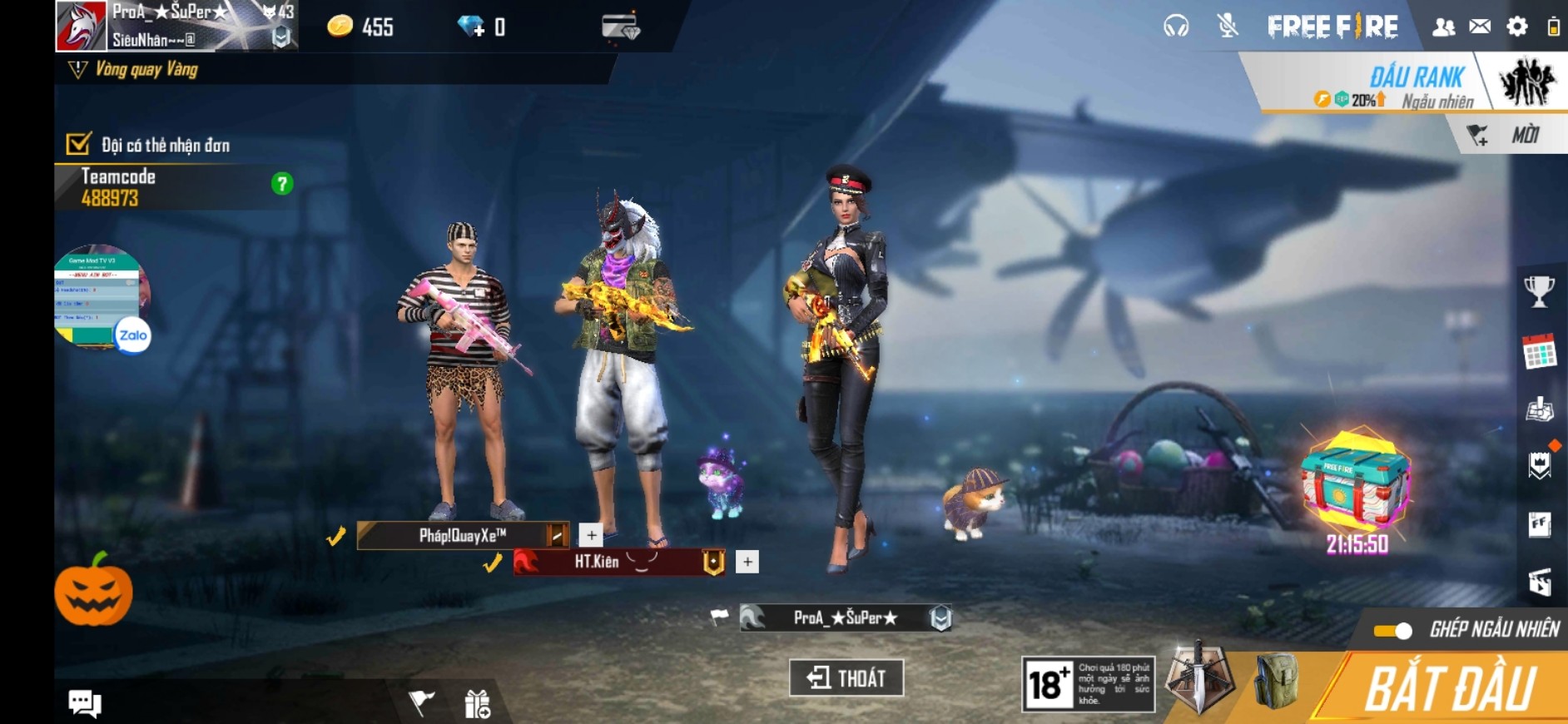Leave the team with THOÁT button
Screen dimensions: 1568x724
[846, 677]
